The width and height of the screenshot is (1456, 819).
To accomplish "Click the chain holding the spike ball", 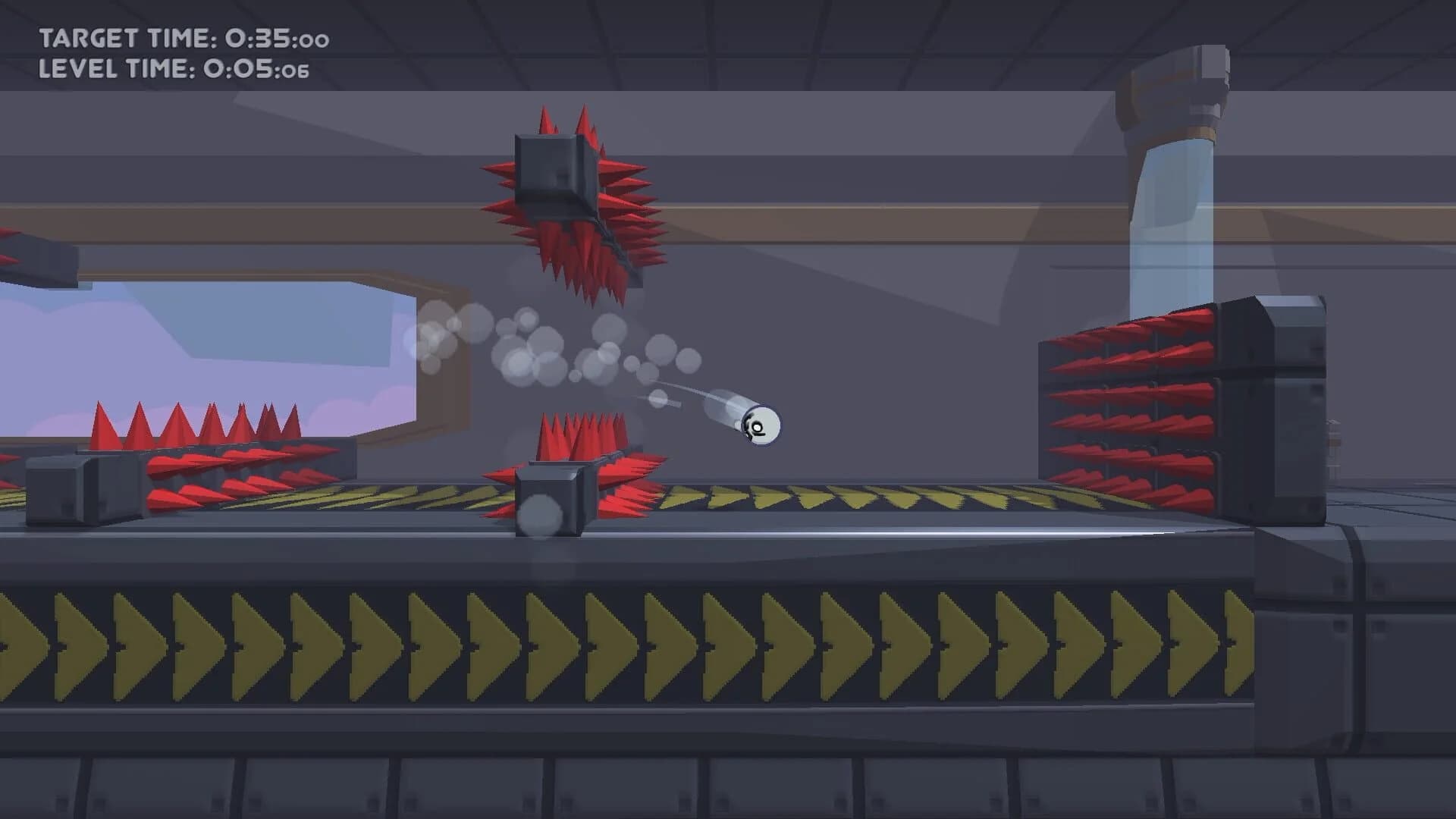I will pos(614,250).
